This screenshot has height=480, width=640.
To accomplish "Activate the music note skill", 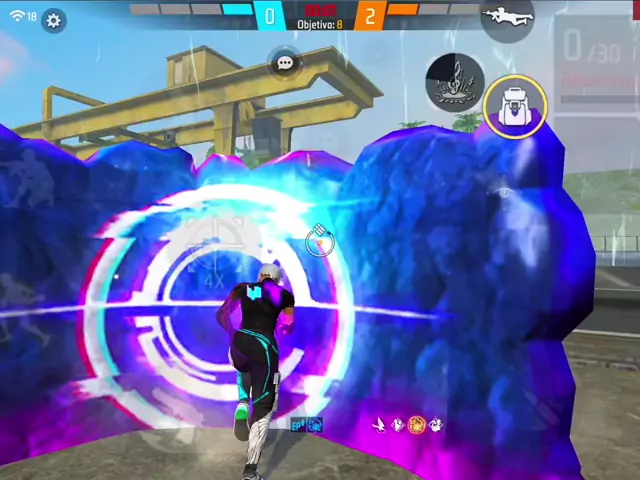I will click(455, 82).
